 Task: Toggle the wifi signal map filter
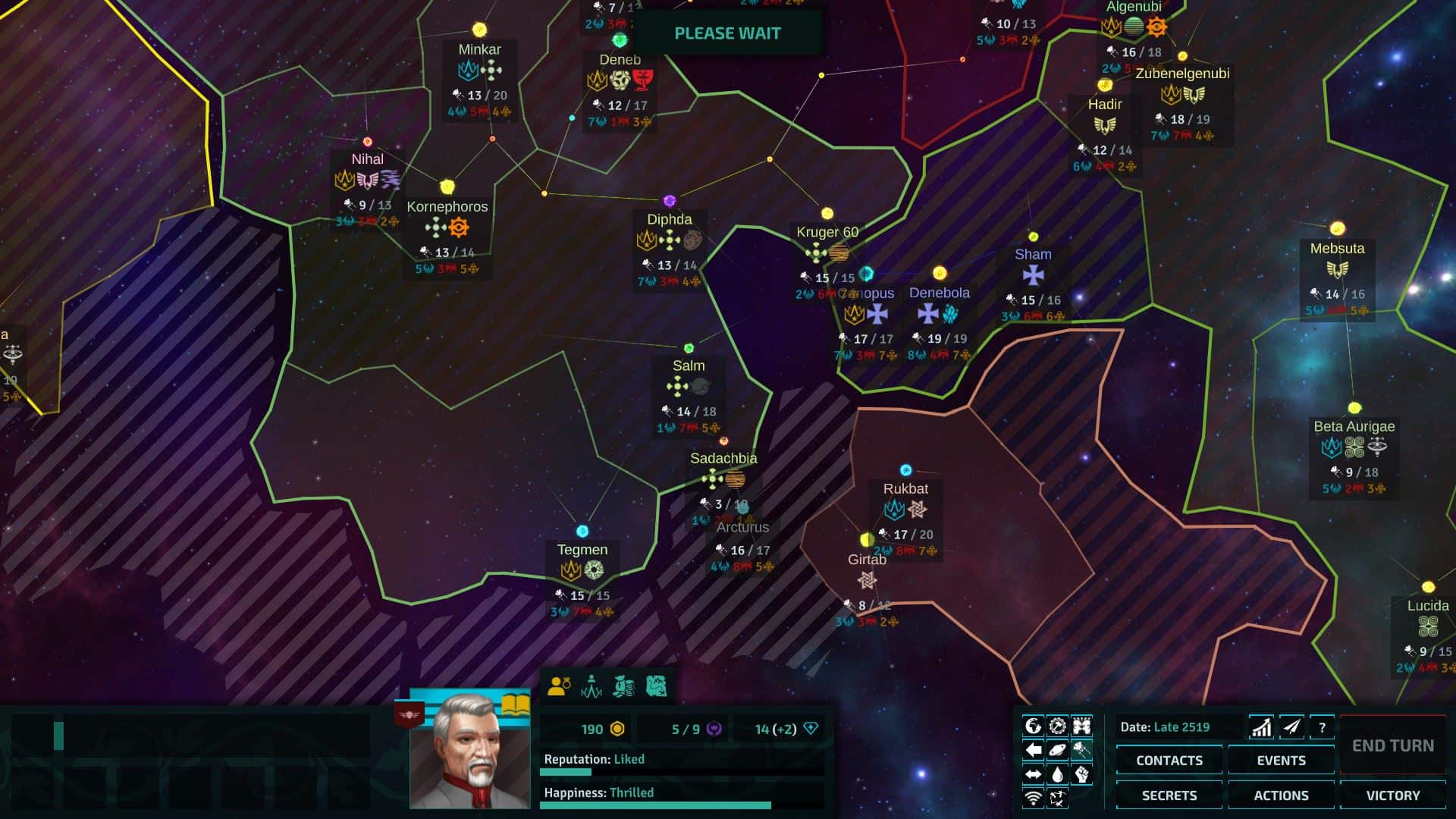(1033, 798)
